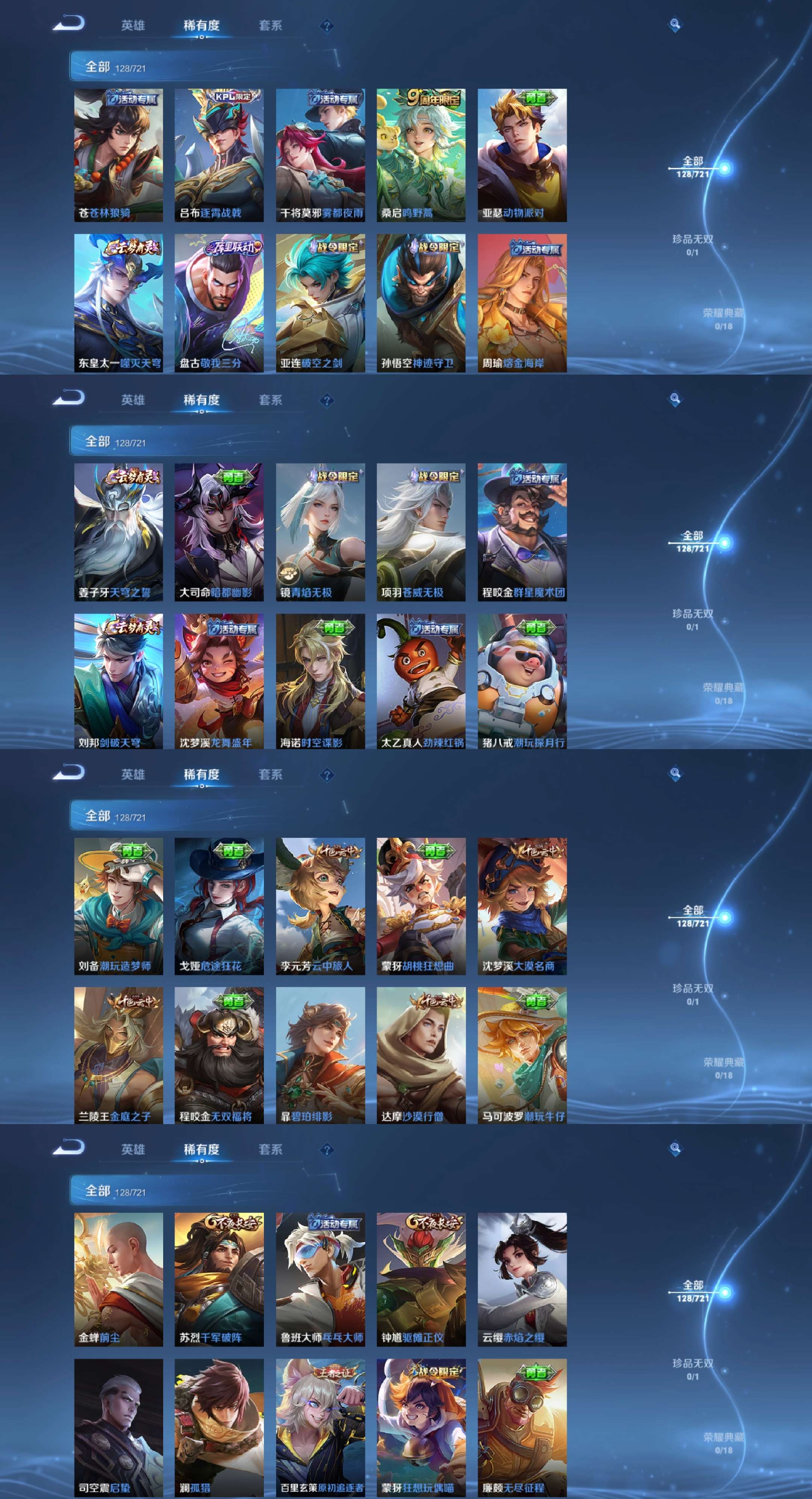The width and height of the screenshot is (812, 1499).
Task: Select 东皇太一 噬灭天穹 skin
Action: pos(118,303)
